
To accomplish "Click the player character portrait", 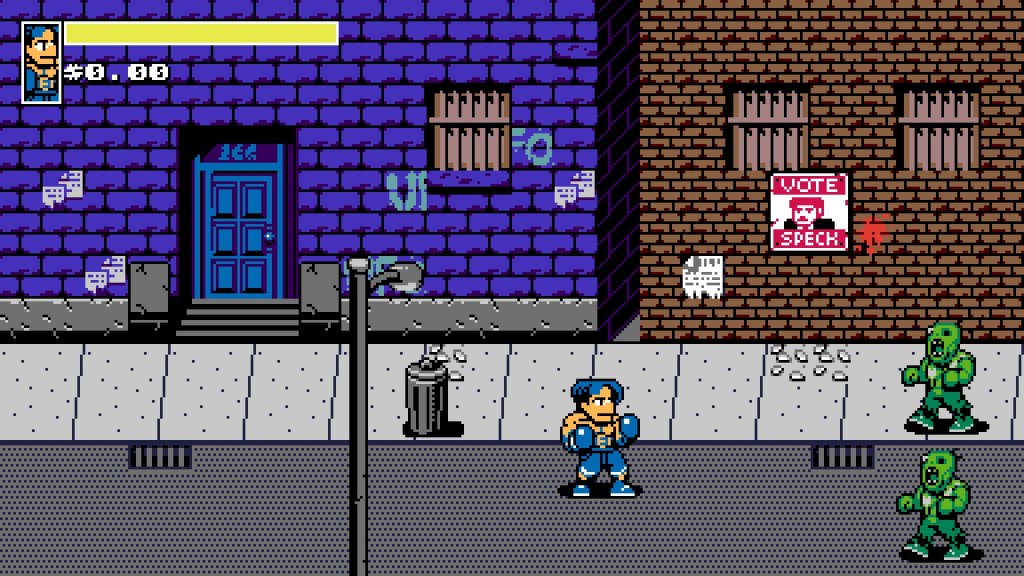I will click(x=41, y=62).
